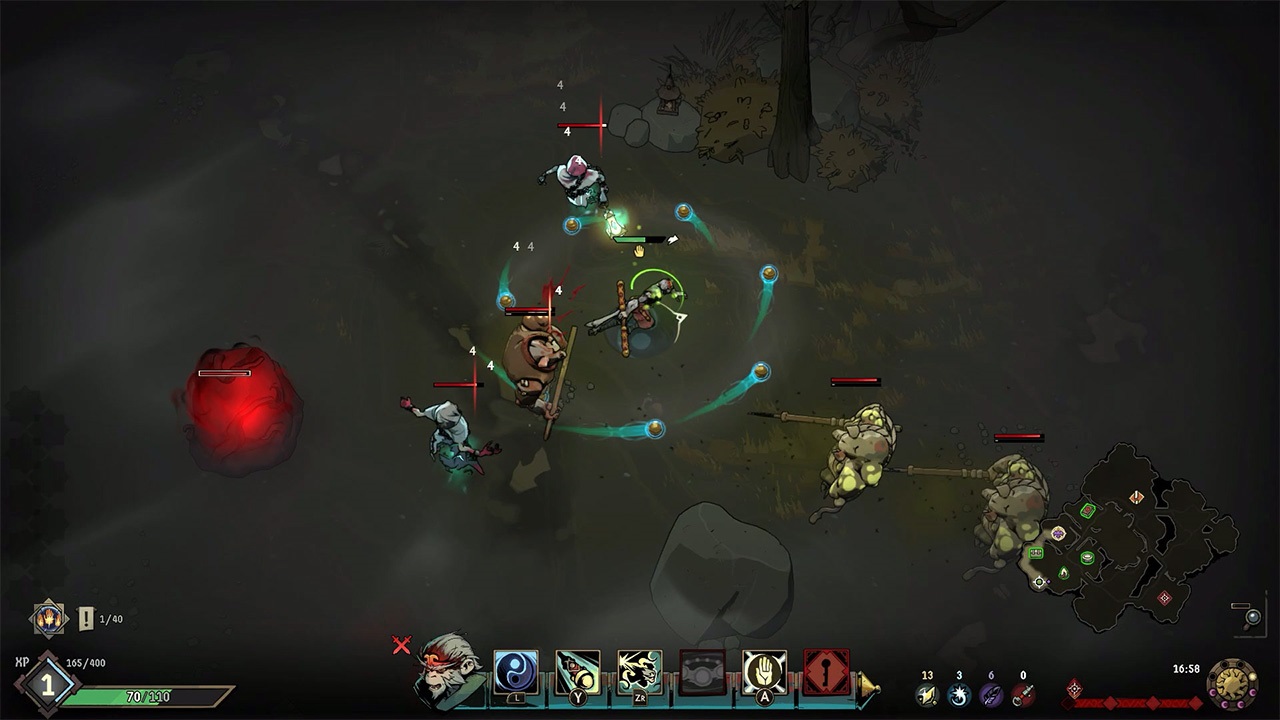
Task: Click the star burst currency counter
Action: click(x=959, y=692)
